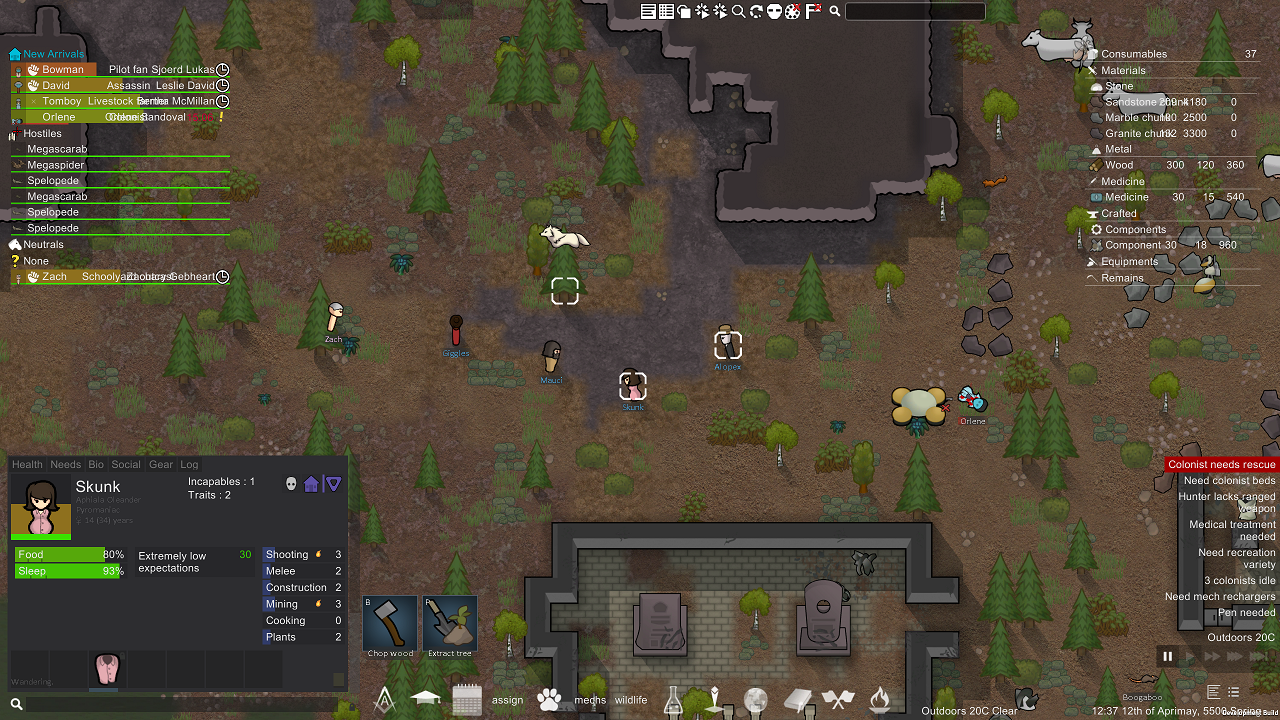Click the Colonist needs rescue alert

click(1220, 464)
